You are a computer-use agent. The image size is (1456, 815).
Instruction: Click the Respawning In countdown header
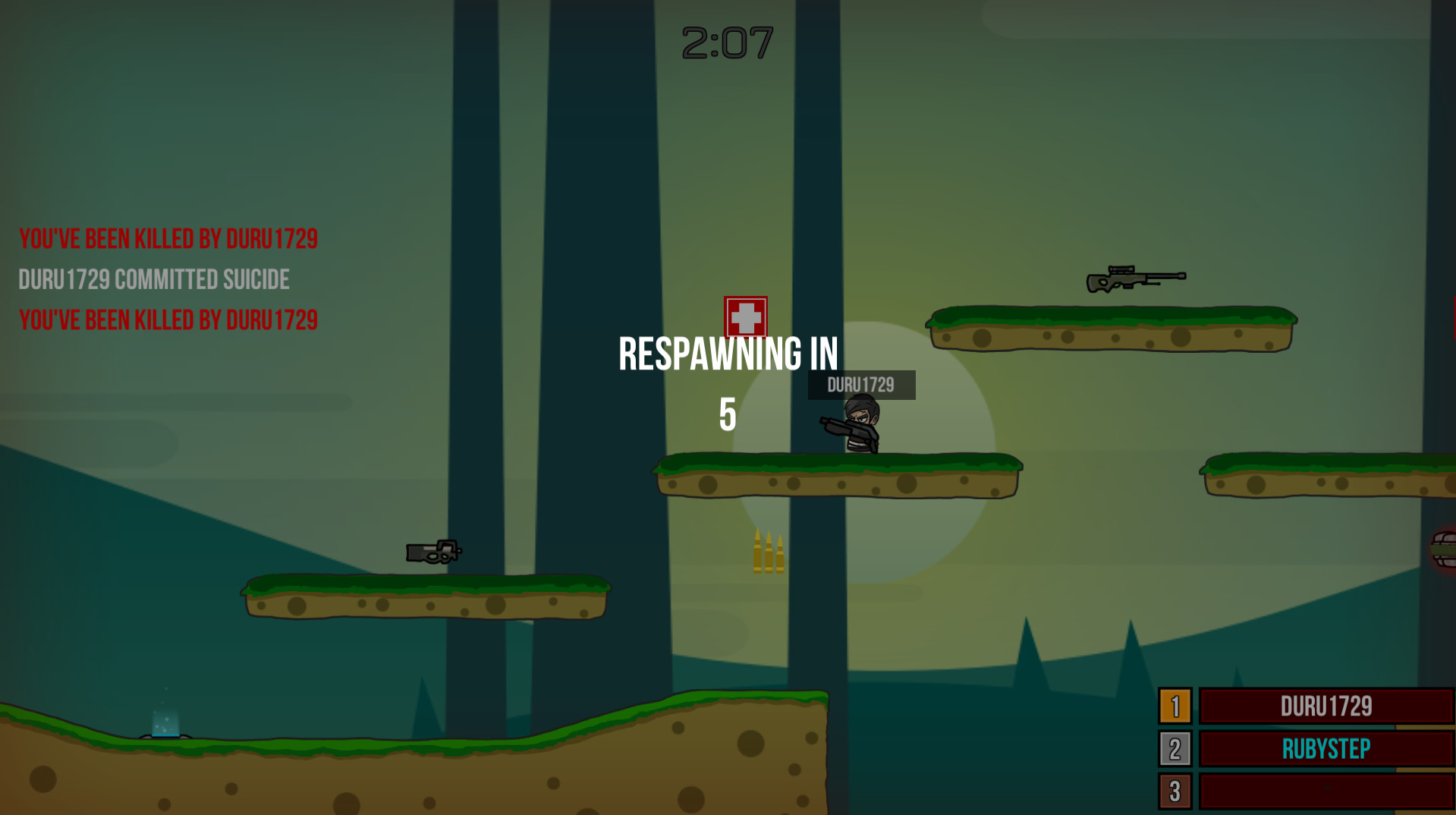(x=728, y=351)
